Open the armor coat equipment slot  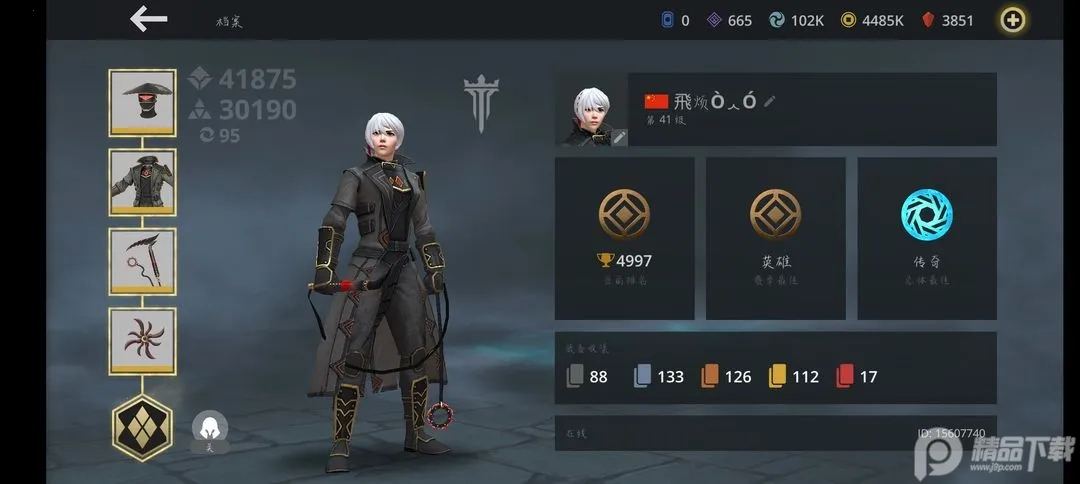142,182
